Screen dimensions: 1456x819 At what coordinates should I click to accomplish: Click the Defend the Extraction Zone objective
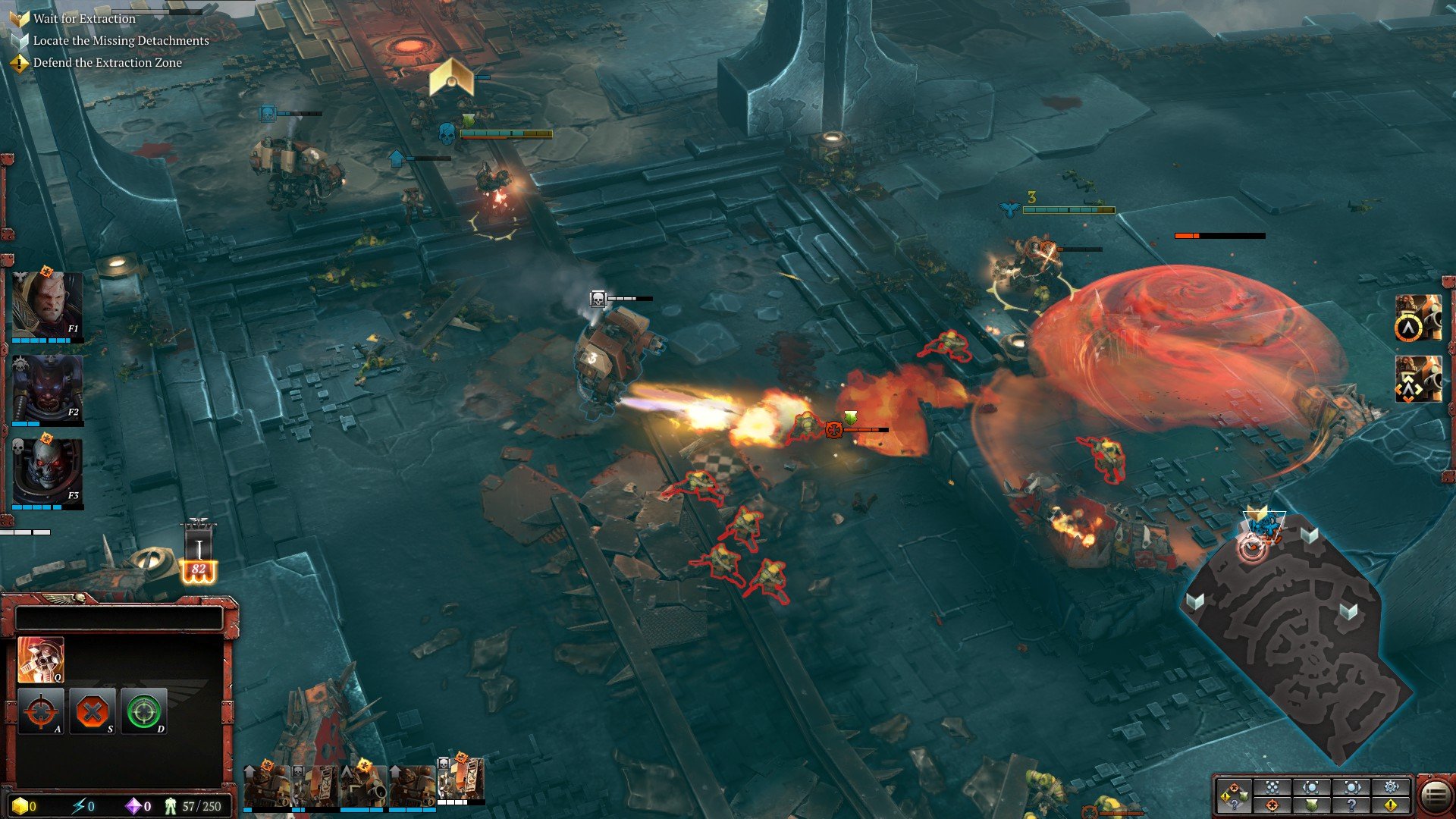pyautogui.click(x=107, y=63)
